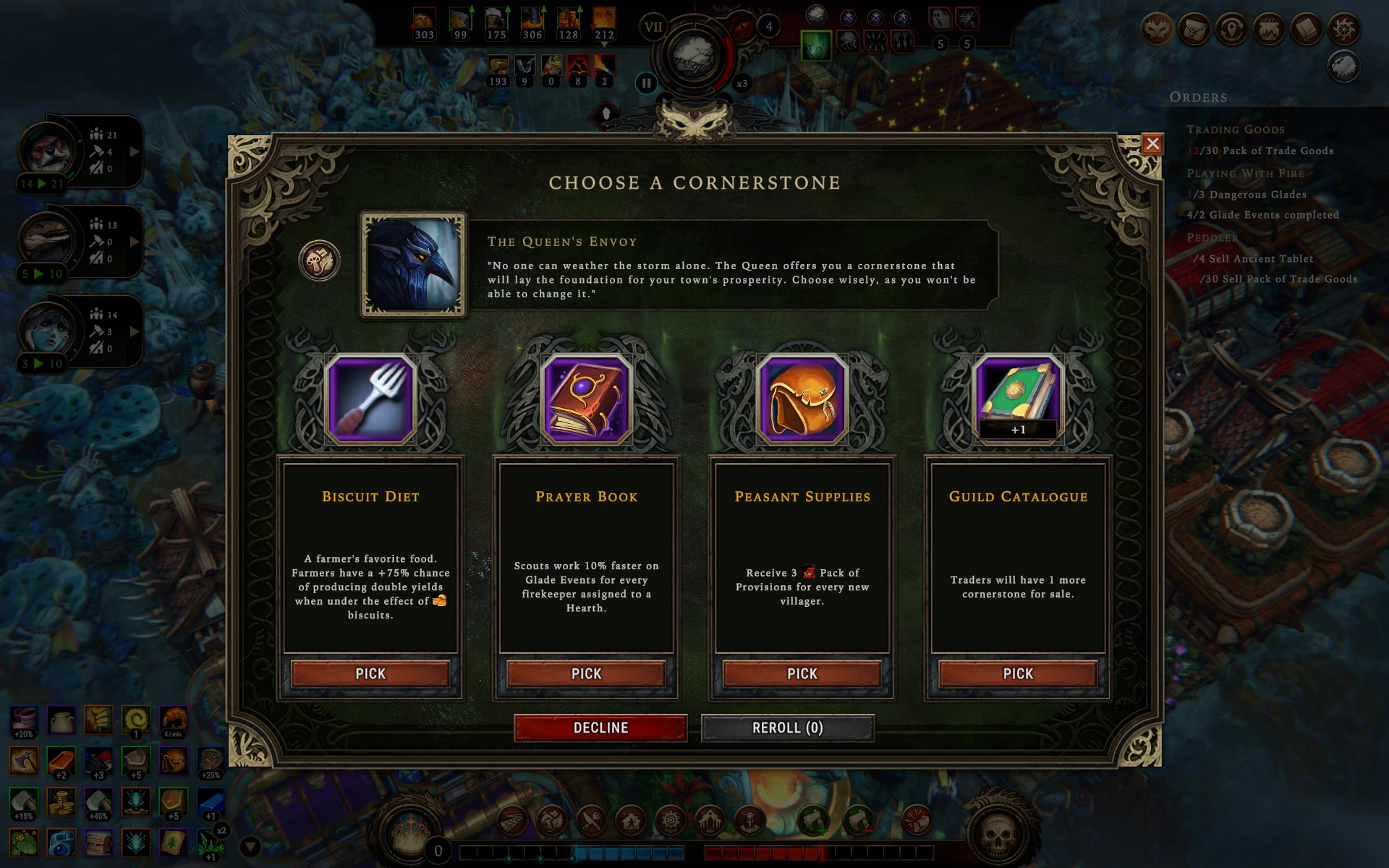Select the Peasant Supplies bag icon
This screenshot has height=868, width=1389.
point(802,399)
